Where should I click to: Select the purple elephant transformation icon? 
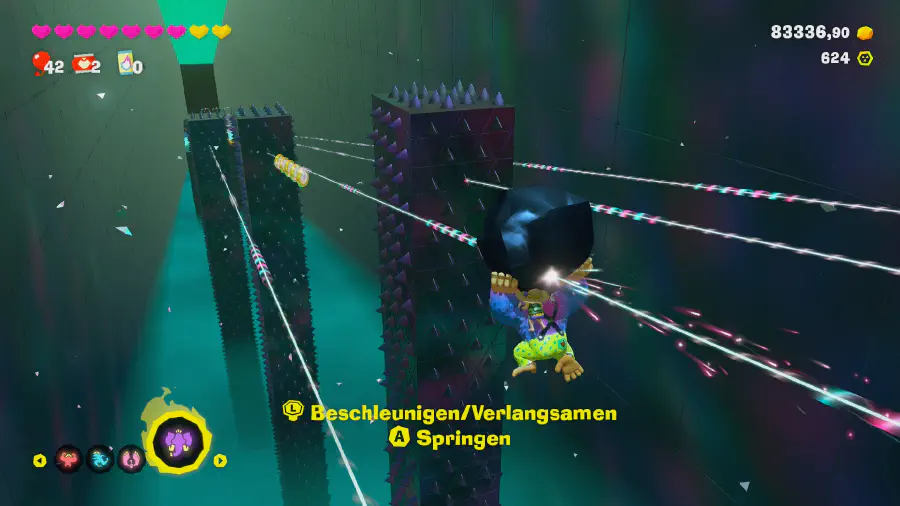180,441
